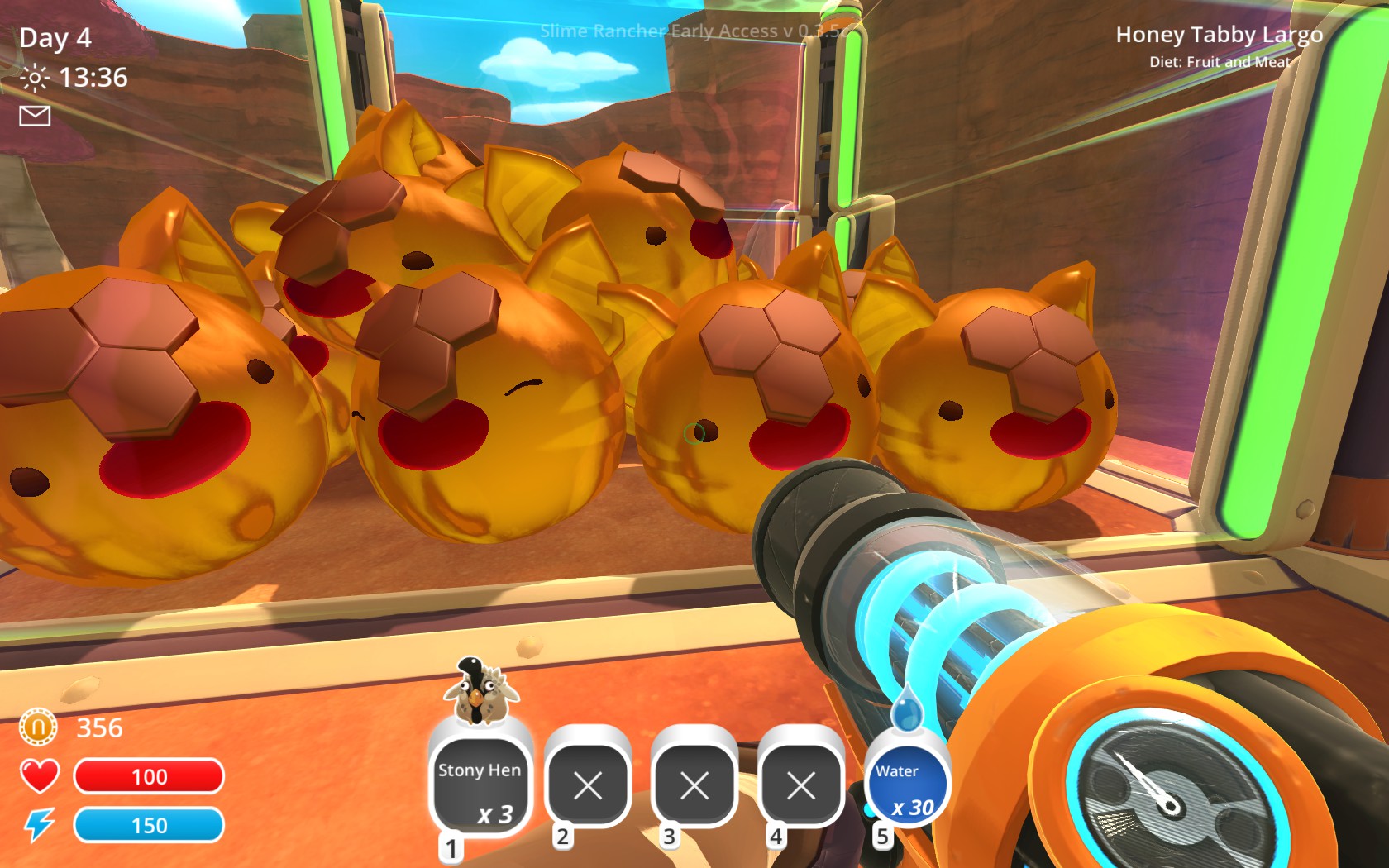
Task: Click the blue energy bar showing 150
Action: (149, 824)
